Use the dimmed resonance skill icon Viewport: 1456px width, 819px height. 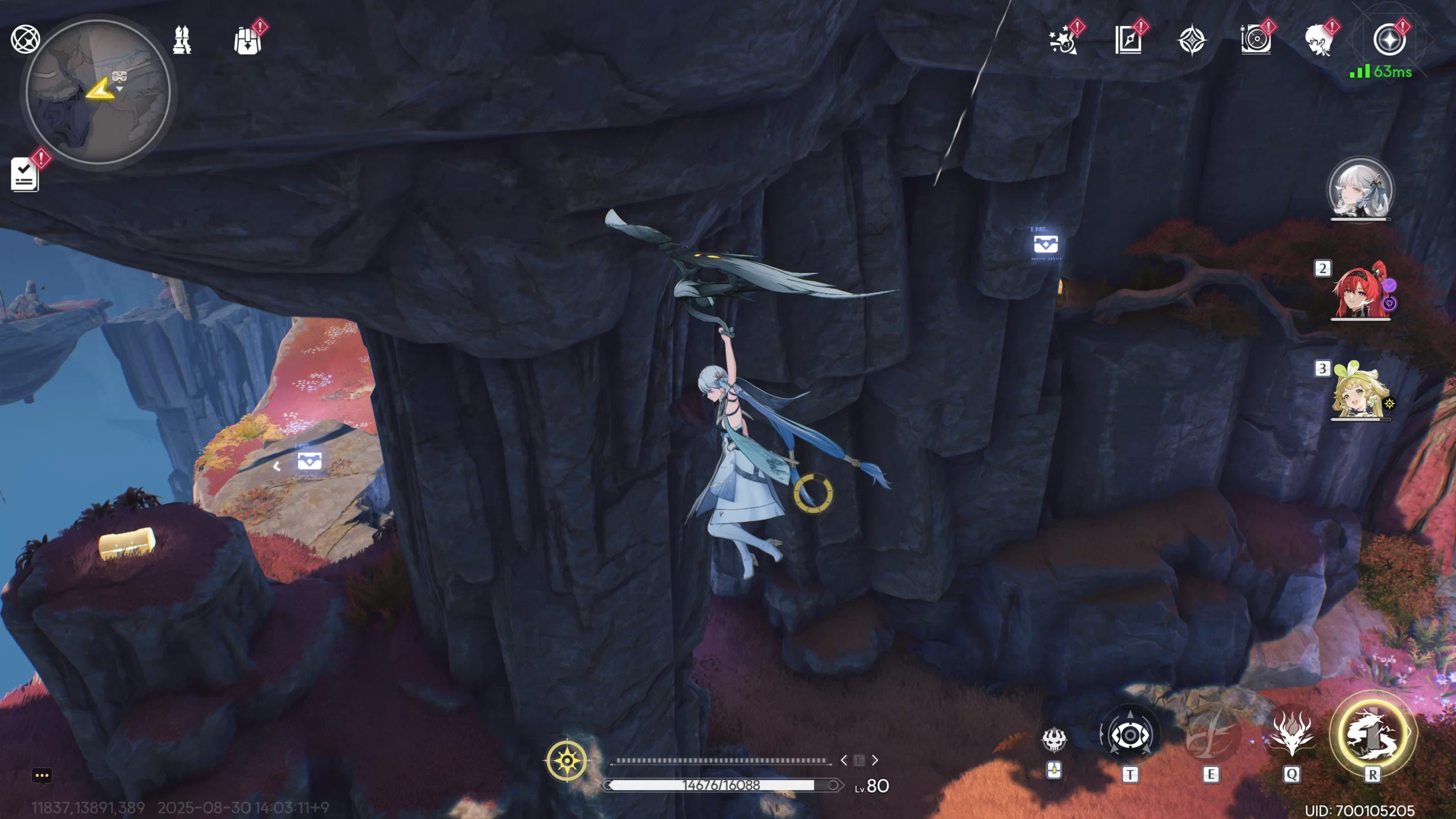tap(1210, 735)
